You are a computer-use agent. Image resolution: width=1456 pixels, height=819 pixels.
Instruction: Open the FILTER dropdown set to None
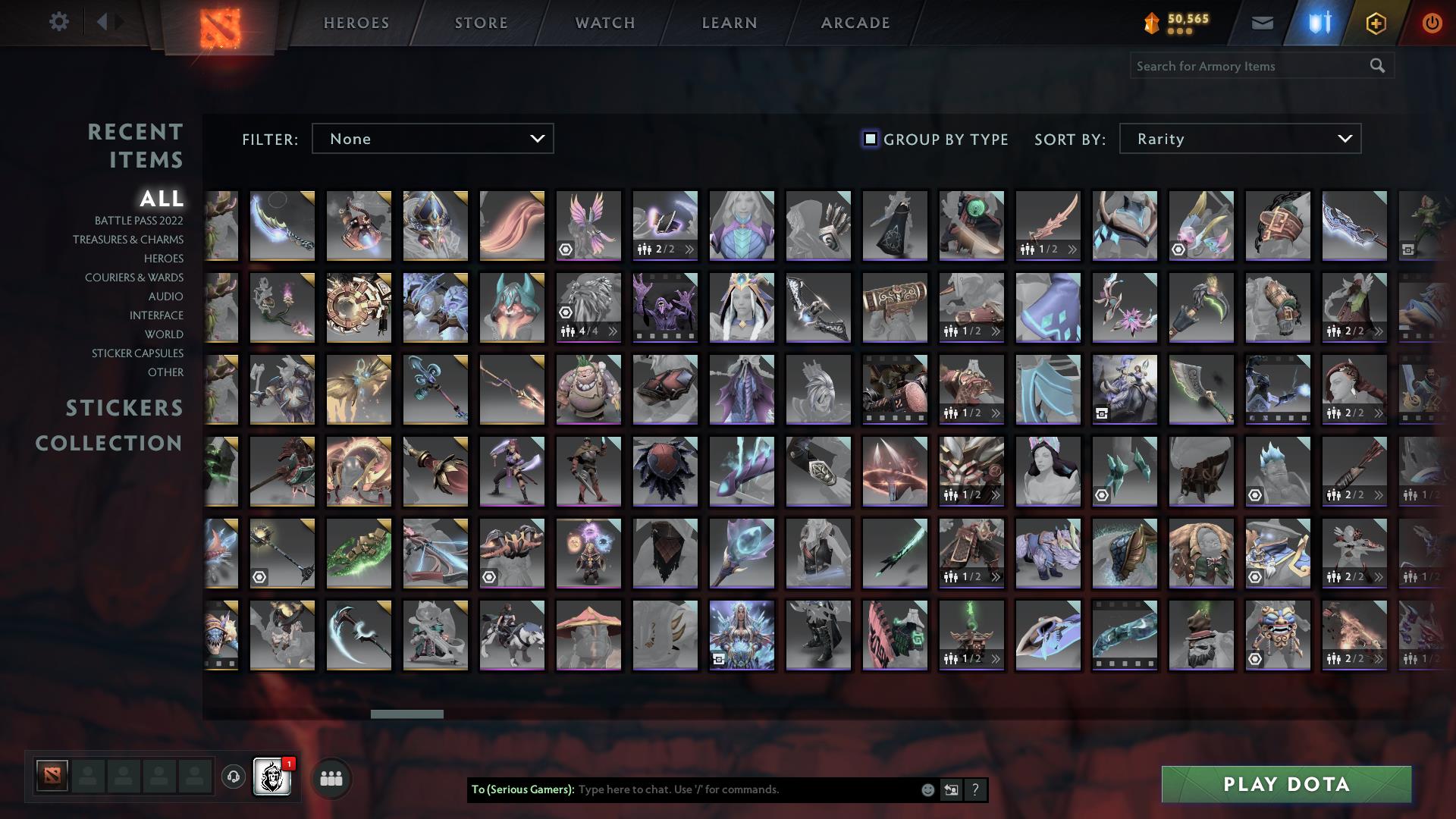[x=432, y=139]
